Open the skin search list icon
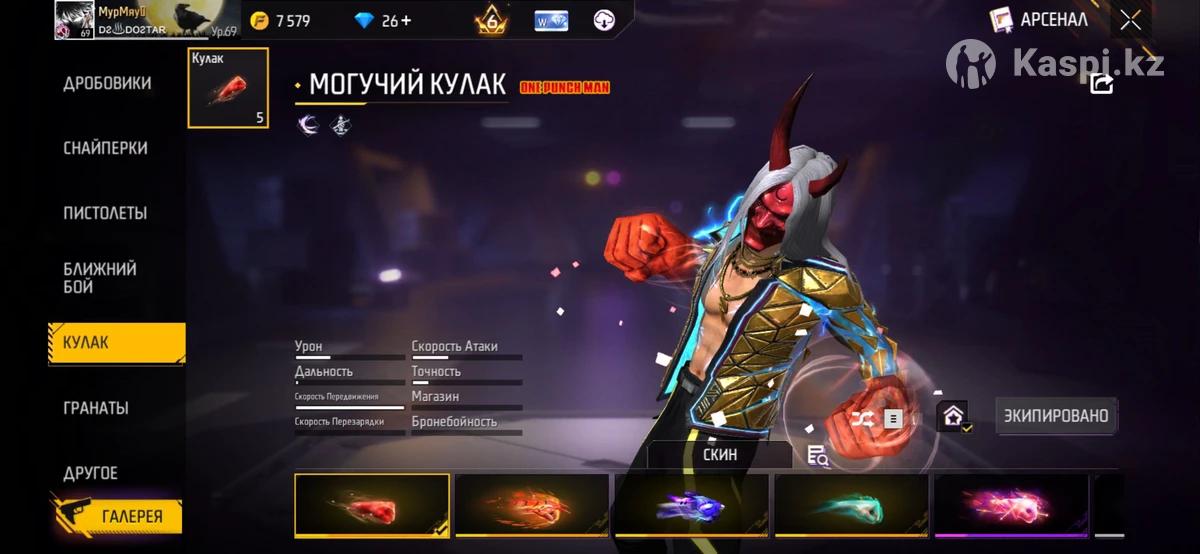The image size is (1200, 554). [818, 456]
